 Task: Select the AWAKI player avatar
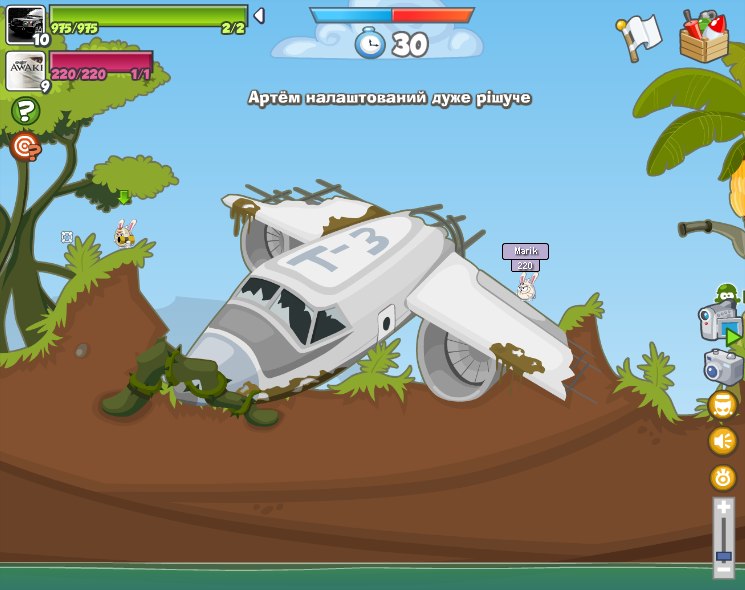25,70
